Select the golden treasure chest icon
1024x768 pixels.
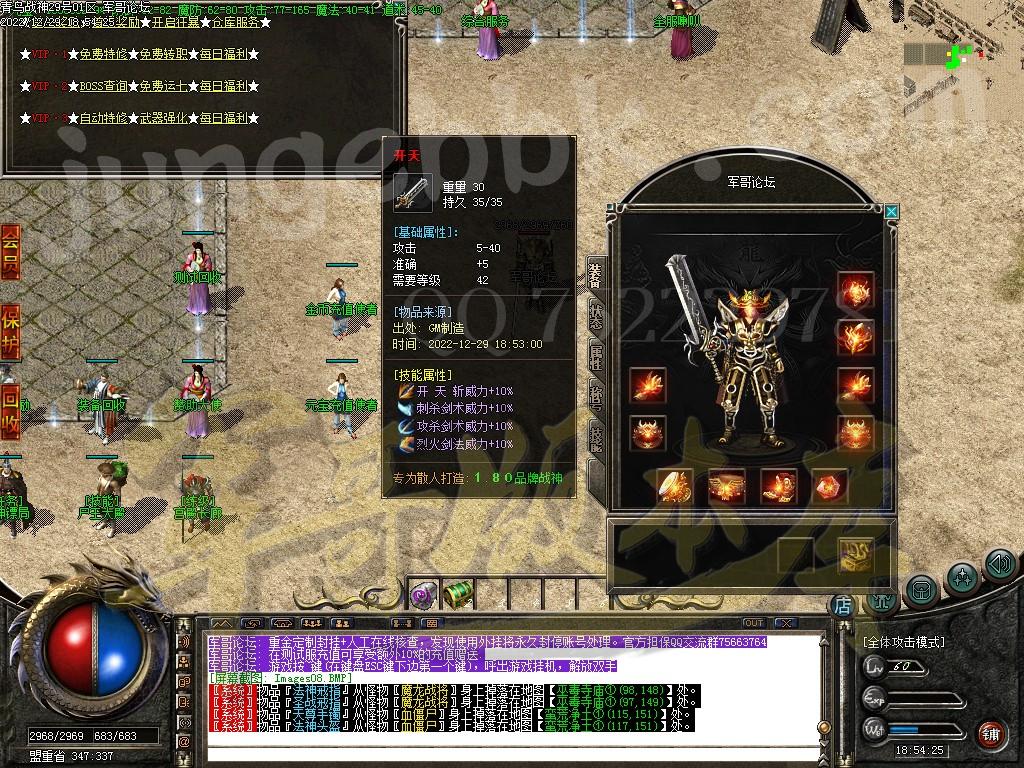[855, 555]
